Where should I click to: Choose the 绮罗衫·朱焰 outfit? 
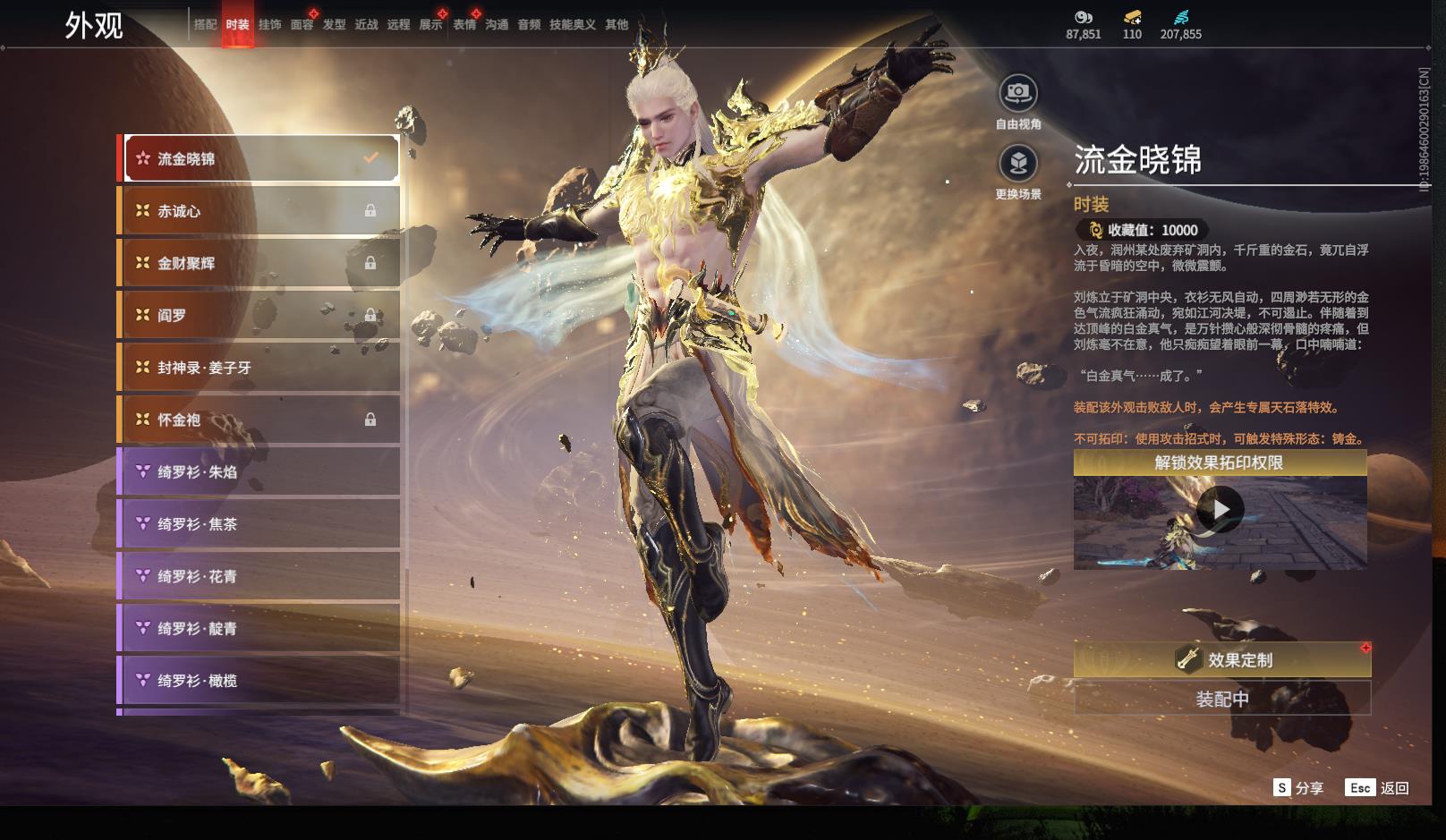click(259, 471)
